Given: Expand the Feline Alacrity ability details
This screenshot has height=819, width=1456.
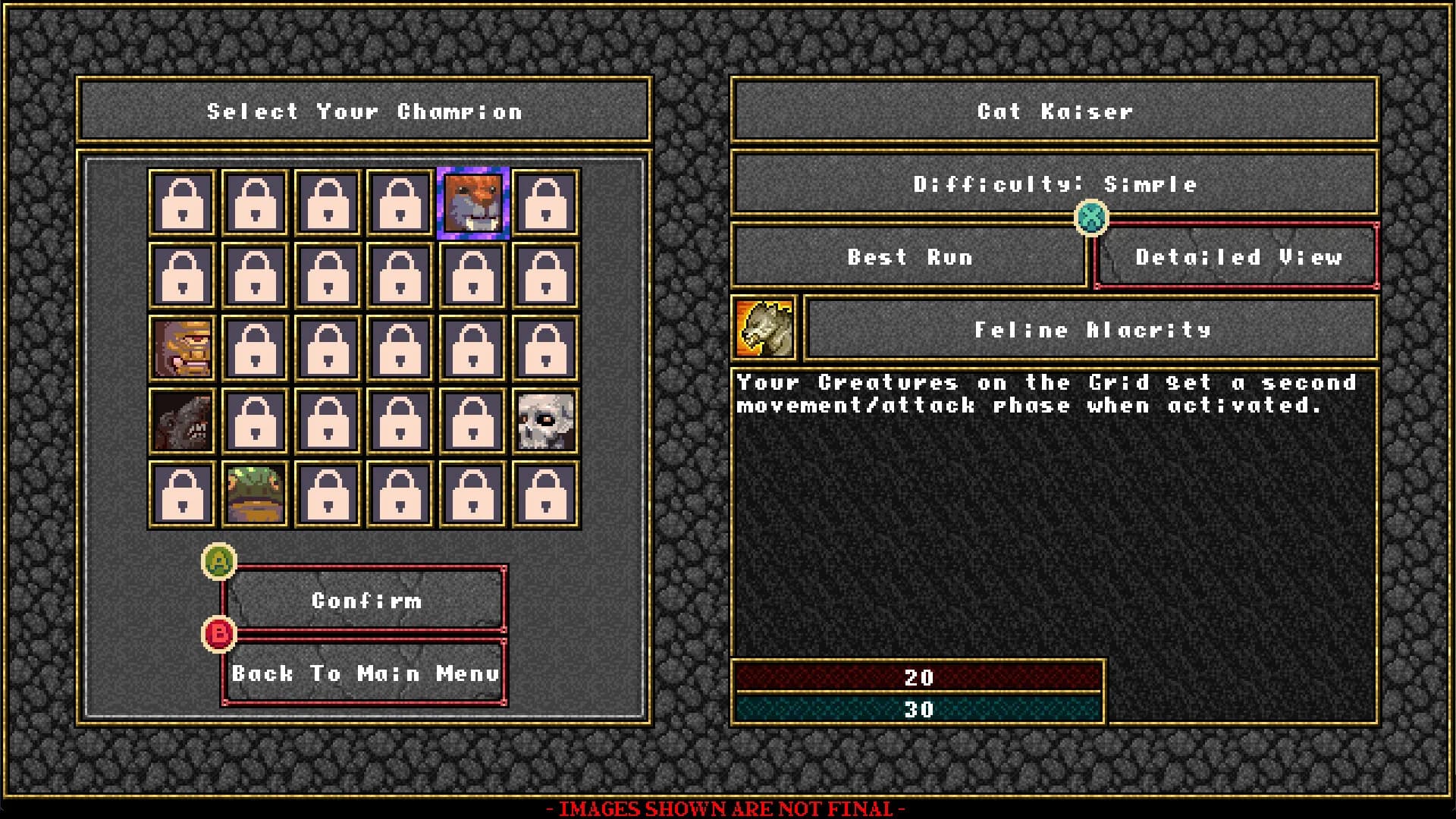Looking at the screenshot, I should coord(1092,329).
